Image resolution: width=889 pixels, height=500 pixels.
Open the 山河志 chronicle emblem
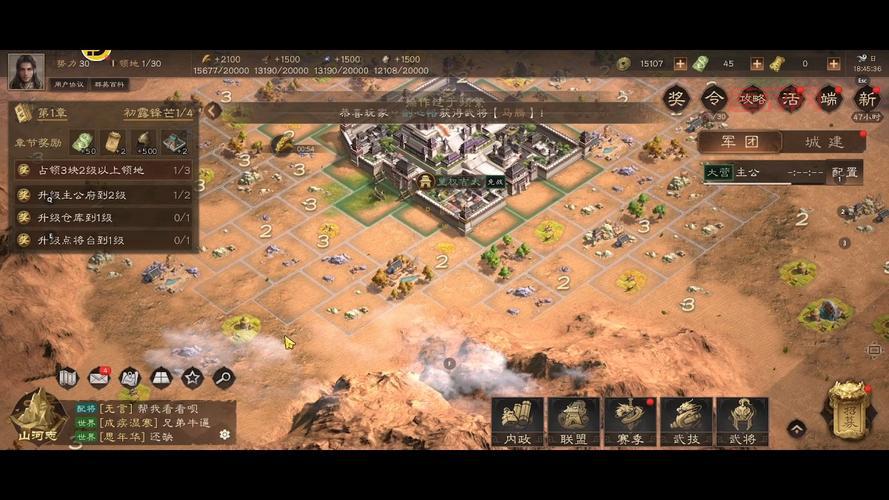[38, 415]
